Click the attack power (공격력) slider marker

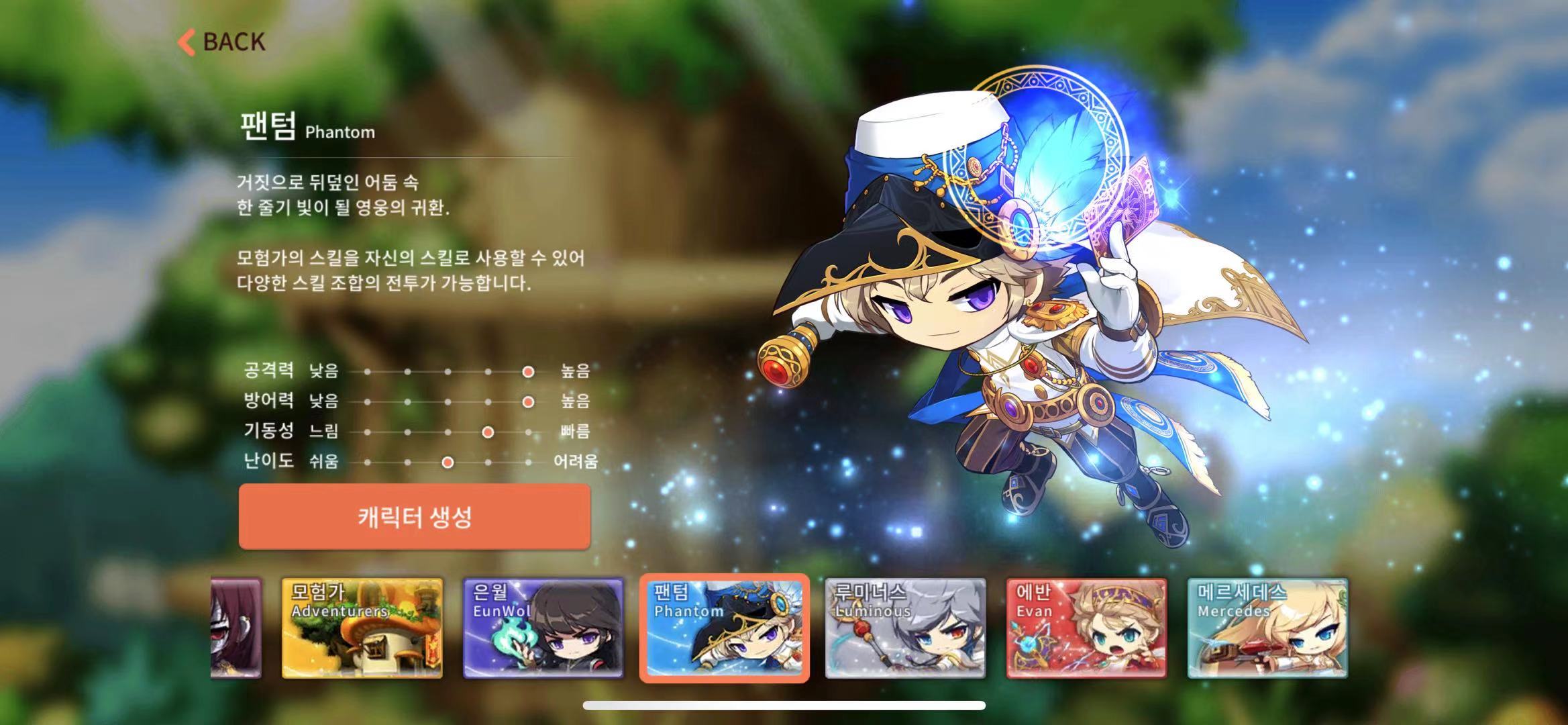(527, 371)
